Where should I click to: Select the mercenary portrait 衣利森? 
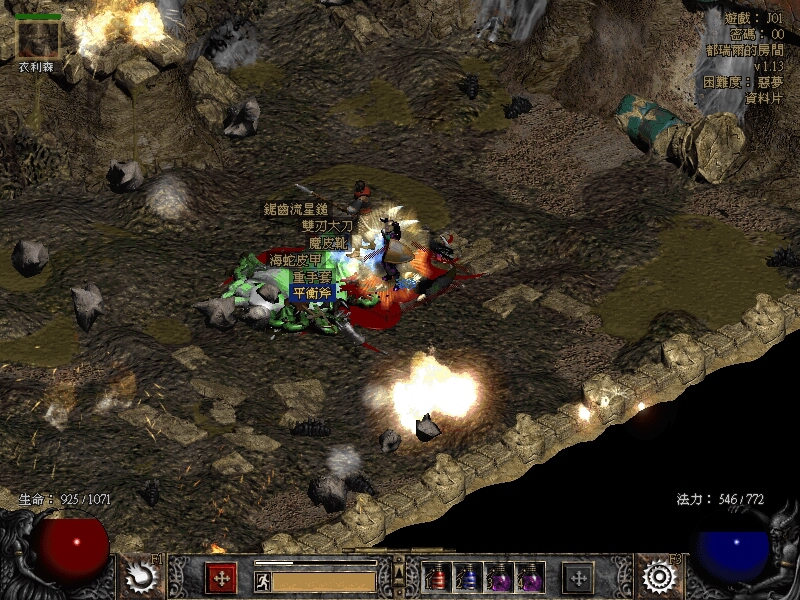[x=39, y=39]
